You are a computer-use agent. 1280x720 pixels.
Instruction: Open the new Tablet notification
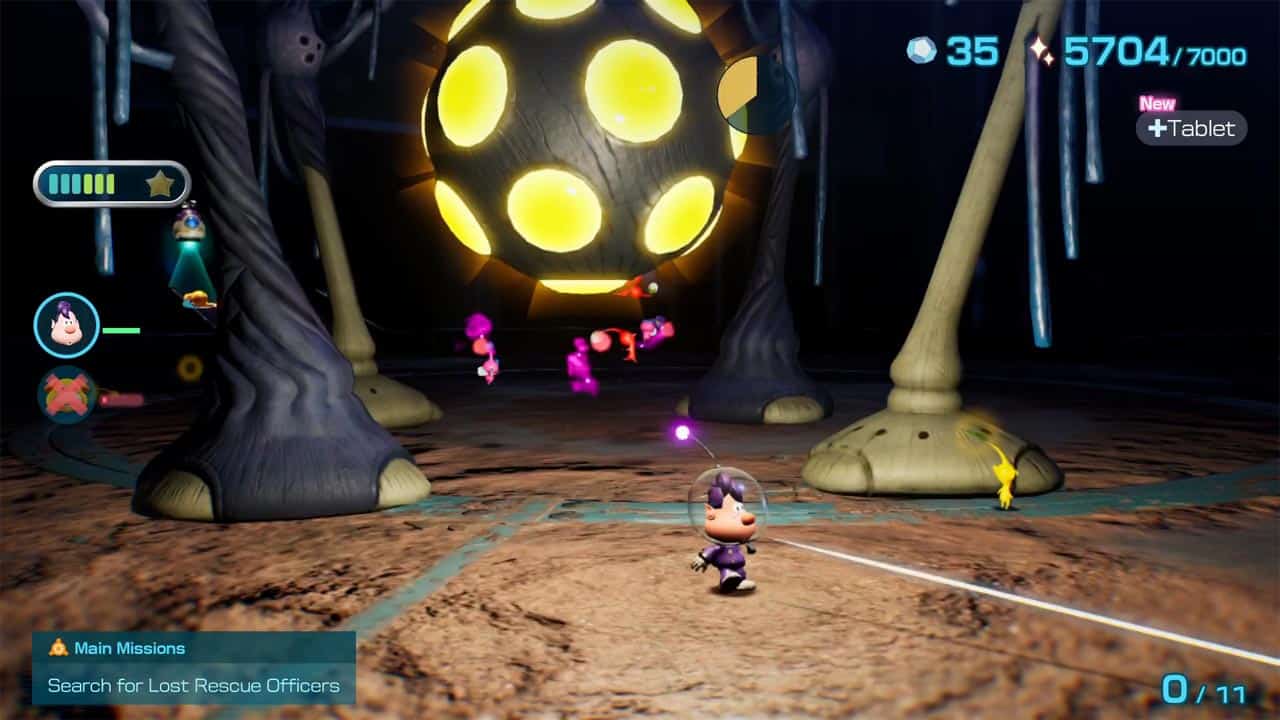1191,128
